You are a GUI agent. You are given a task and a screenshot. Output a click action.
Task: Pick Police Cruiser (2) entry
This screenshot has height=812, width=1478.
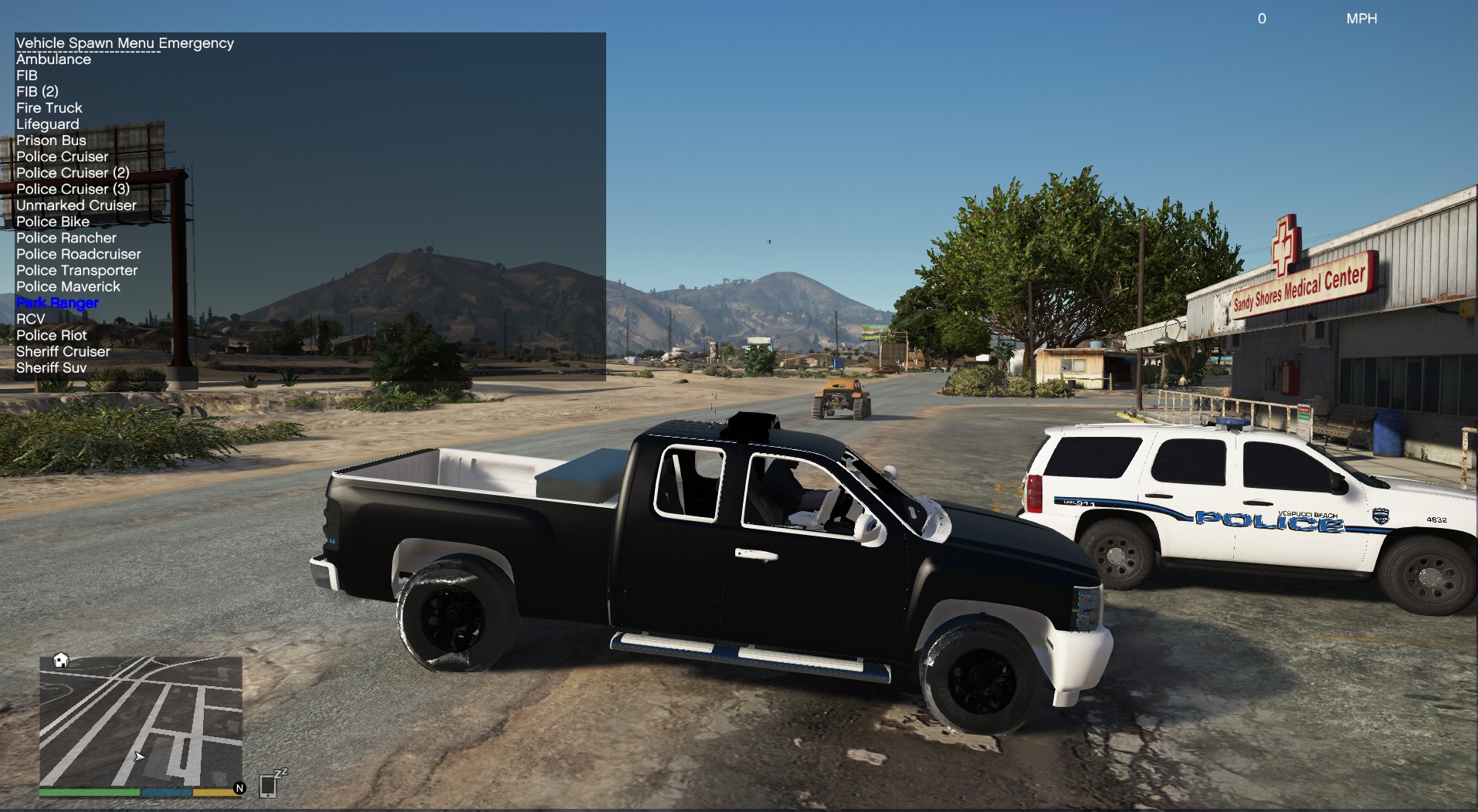click(x=73, y=173)
